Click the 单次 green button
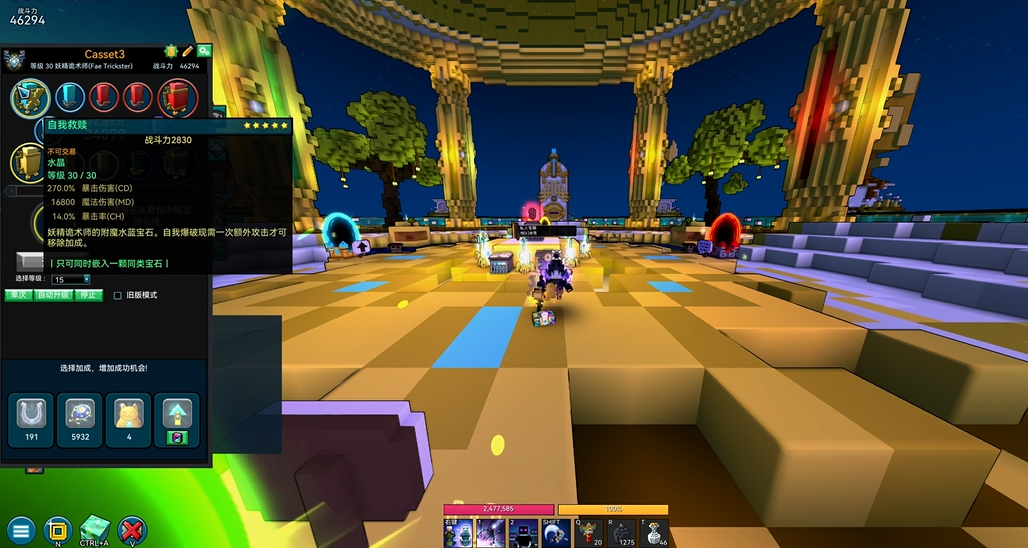Image resolution: width=1028 pixels, height=548 pixels. (x=18, y=295)
